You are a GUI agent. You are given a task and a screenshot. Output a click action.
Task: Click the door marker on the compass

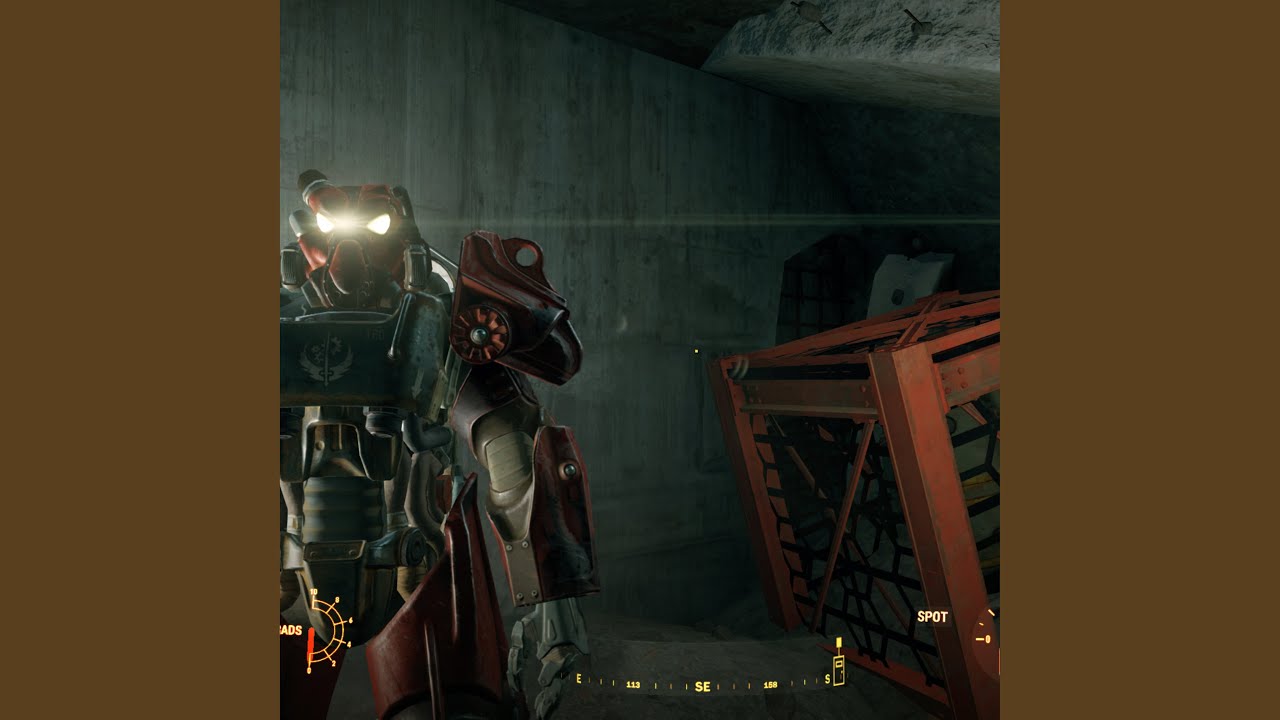[x=839, y=669]
